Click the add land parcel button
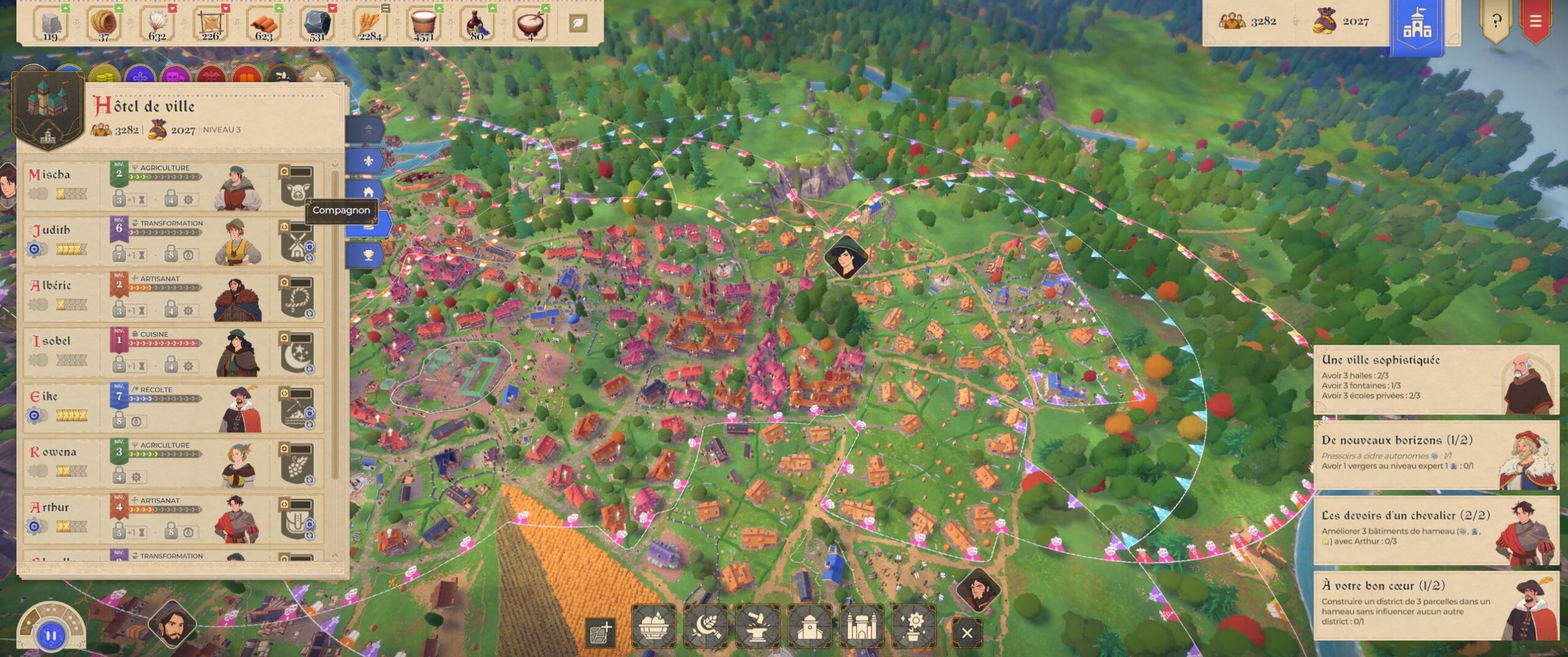 click(600, 632)
